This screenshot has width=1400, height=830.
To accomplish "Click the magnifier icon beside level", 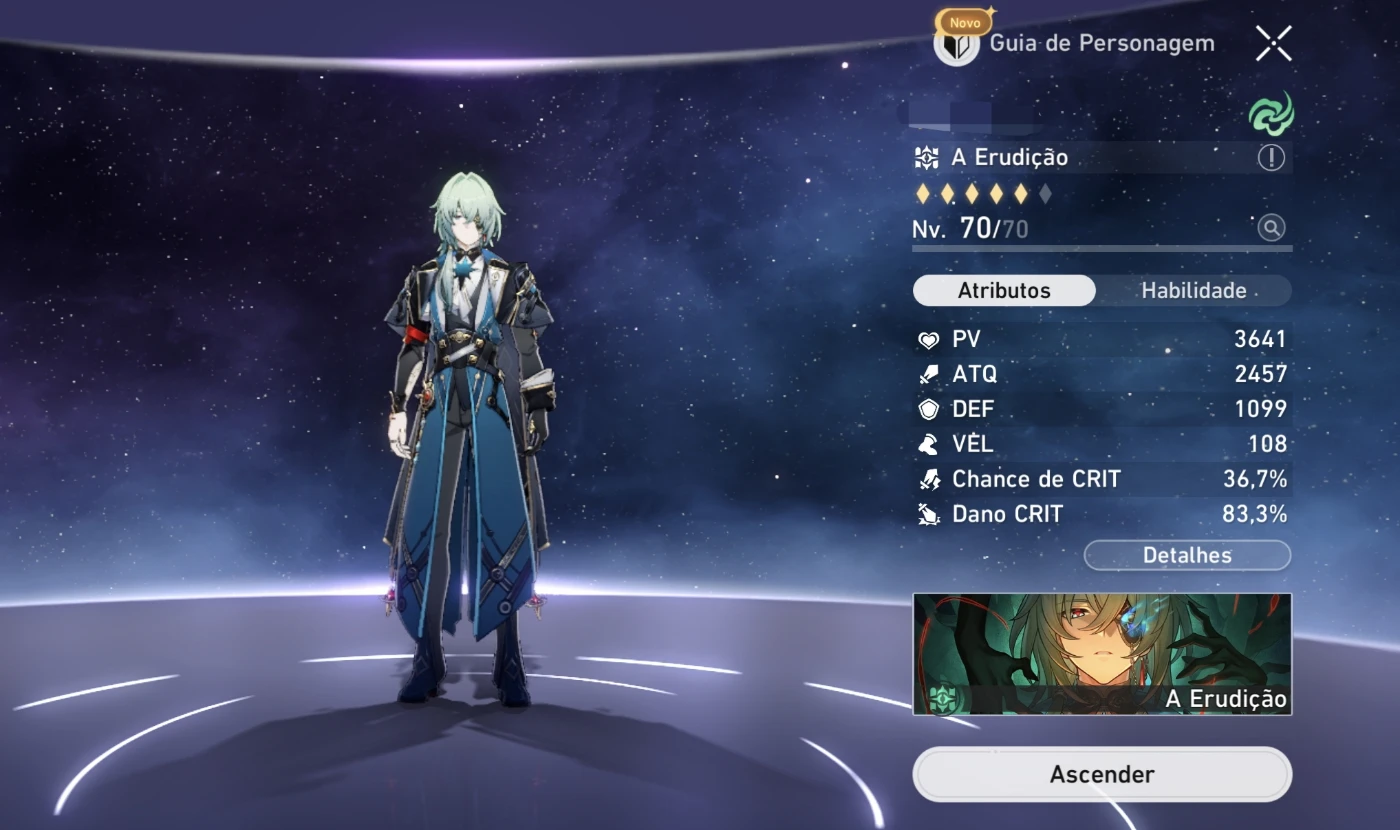I will (x=1271, y=228).
